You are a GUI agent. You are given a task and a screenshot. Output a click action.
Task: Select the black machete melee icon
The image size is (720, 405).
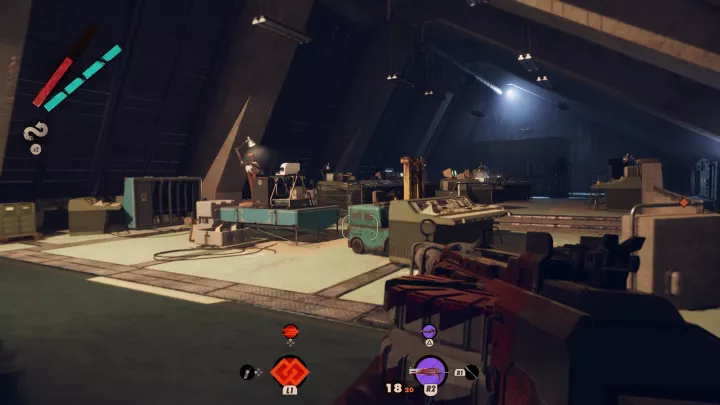pos(471,372)
